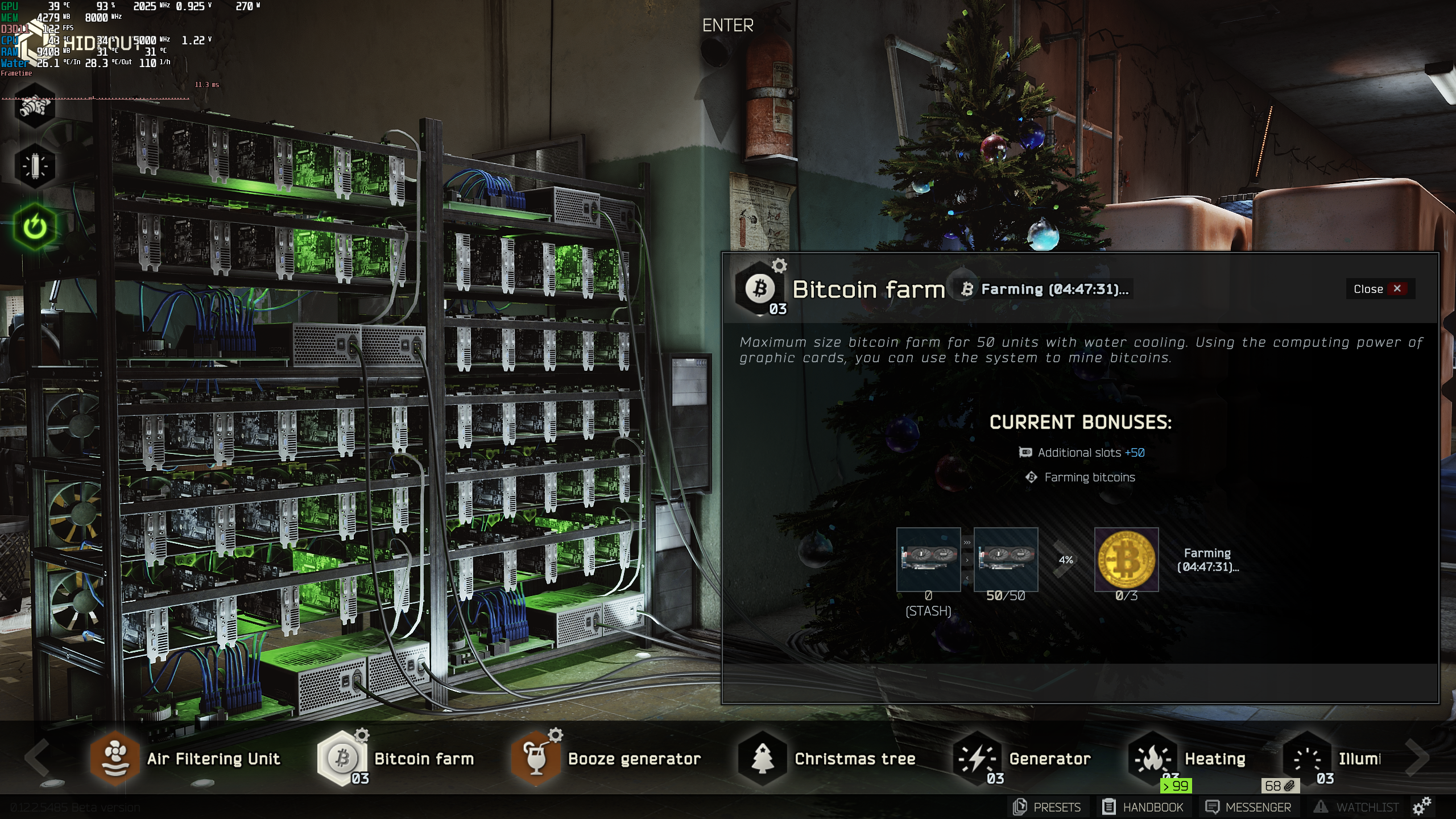Open the Booze generator module
The width and height of the screenshot is (1456, 819).
pyautogui.click(x=535, y=759)
